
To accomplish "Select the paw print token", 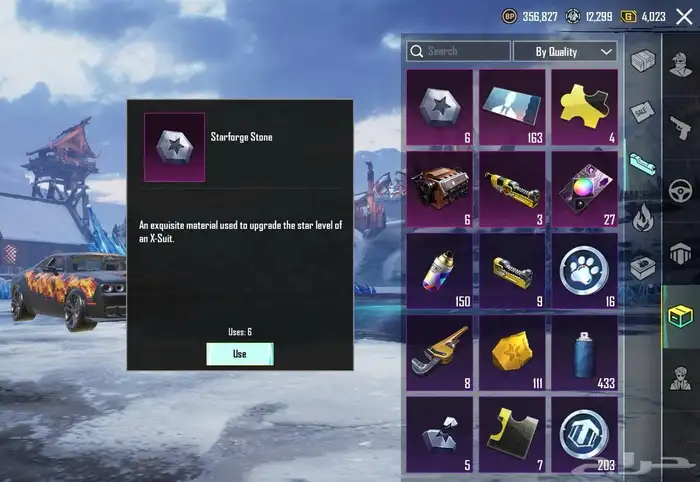I will click(x=585, y=268).
